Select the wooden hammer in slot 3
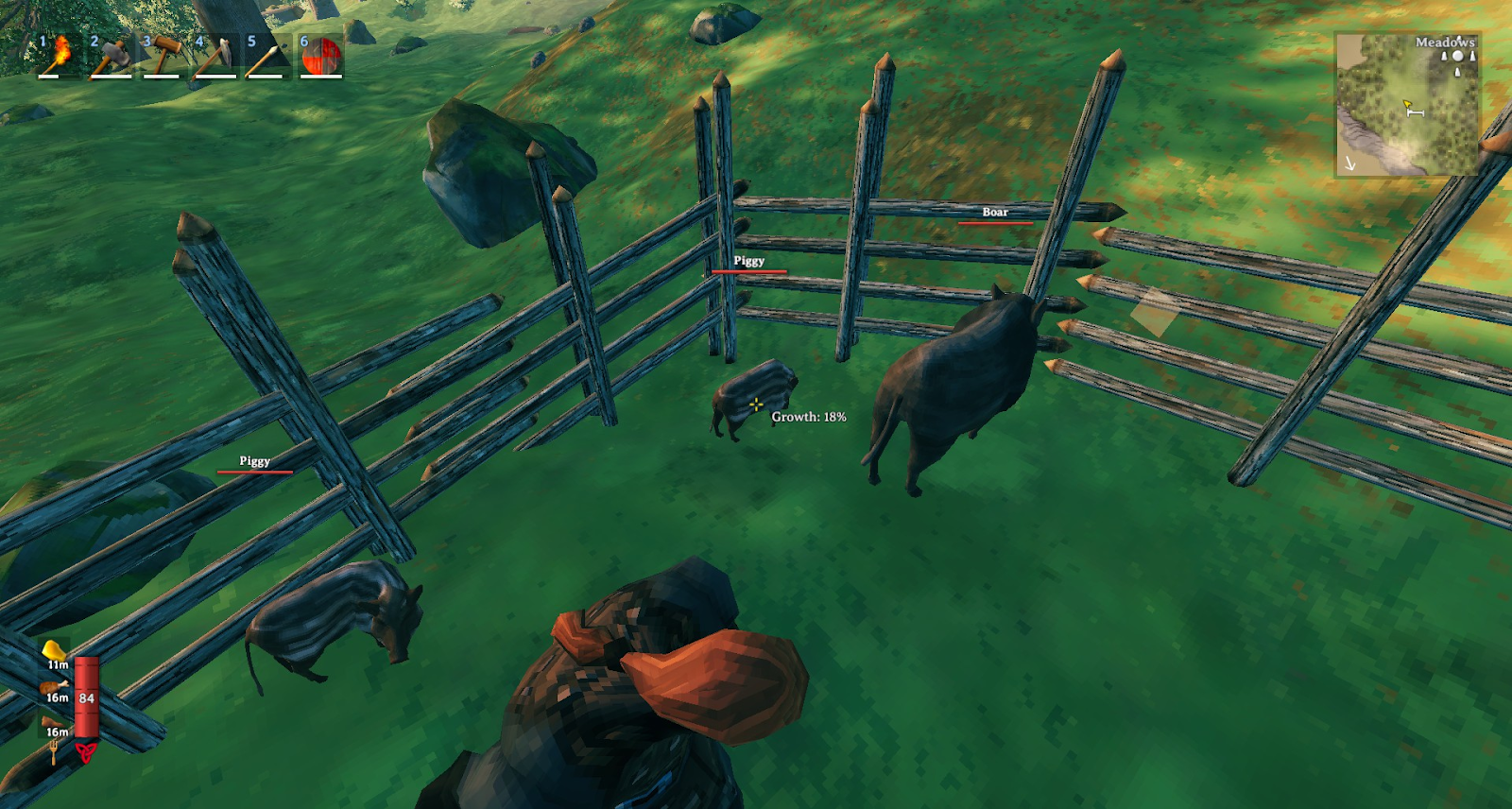 pos(163,55)
